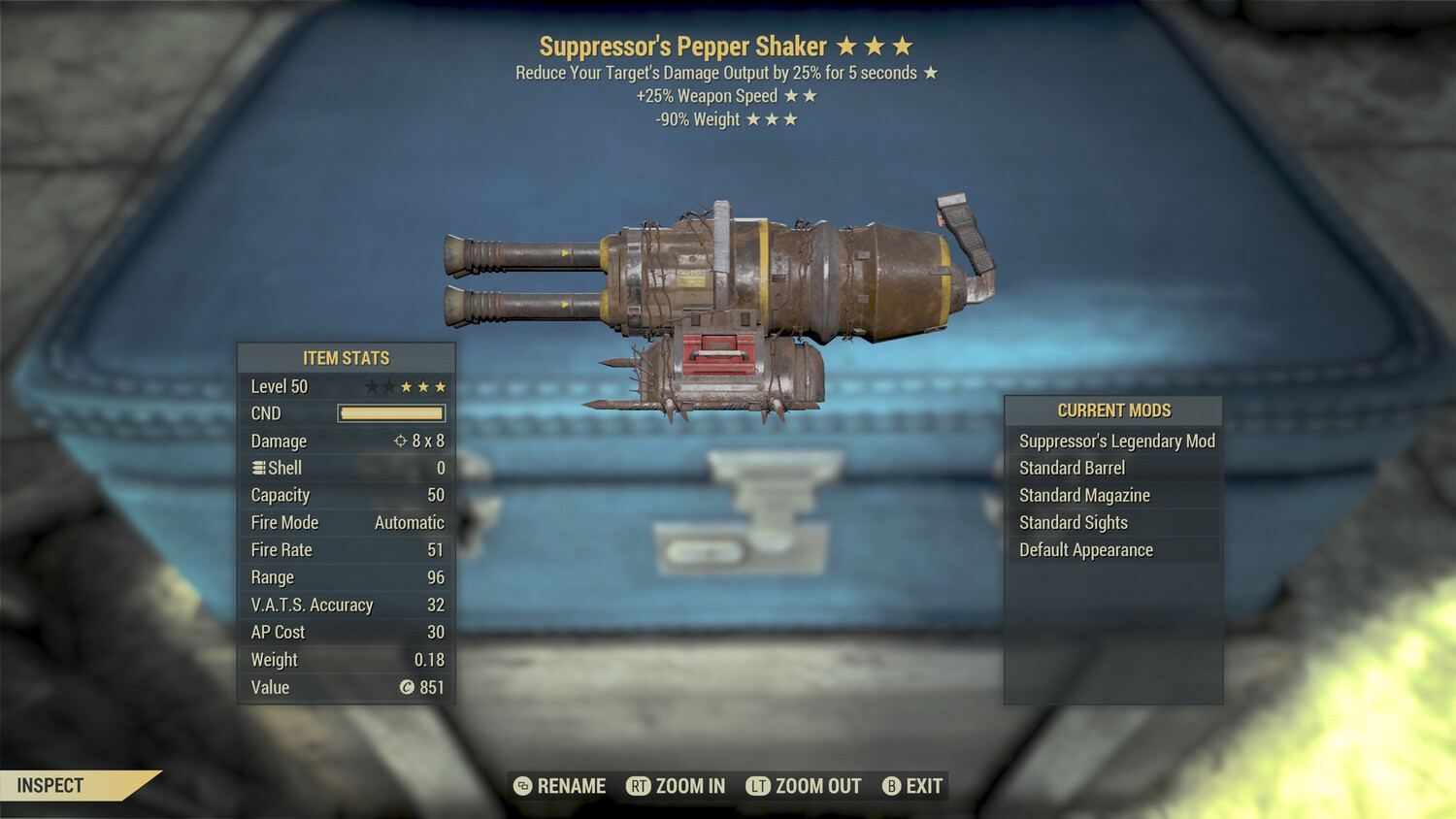The width and height of the screenshot is (1456, 819).
Task: Select the Current Mods panel header
Action: [1113, 410]
